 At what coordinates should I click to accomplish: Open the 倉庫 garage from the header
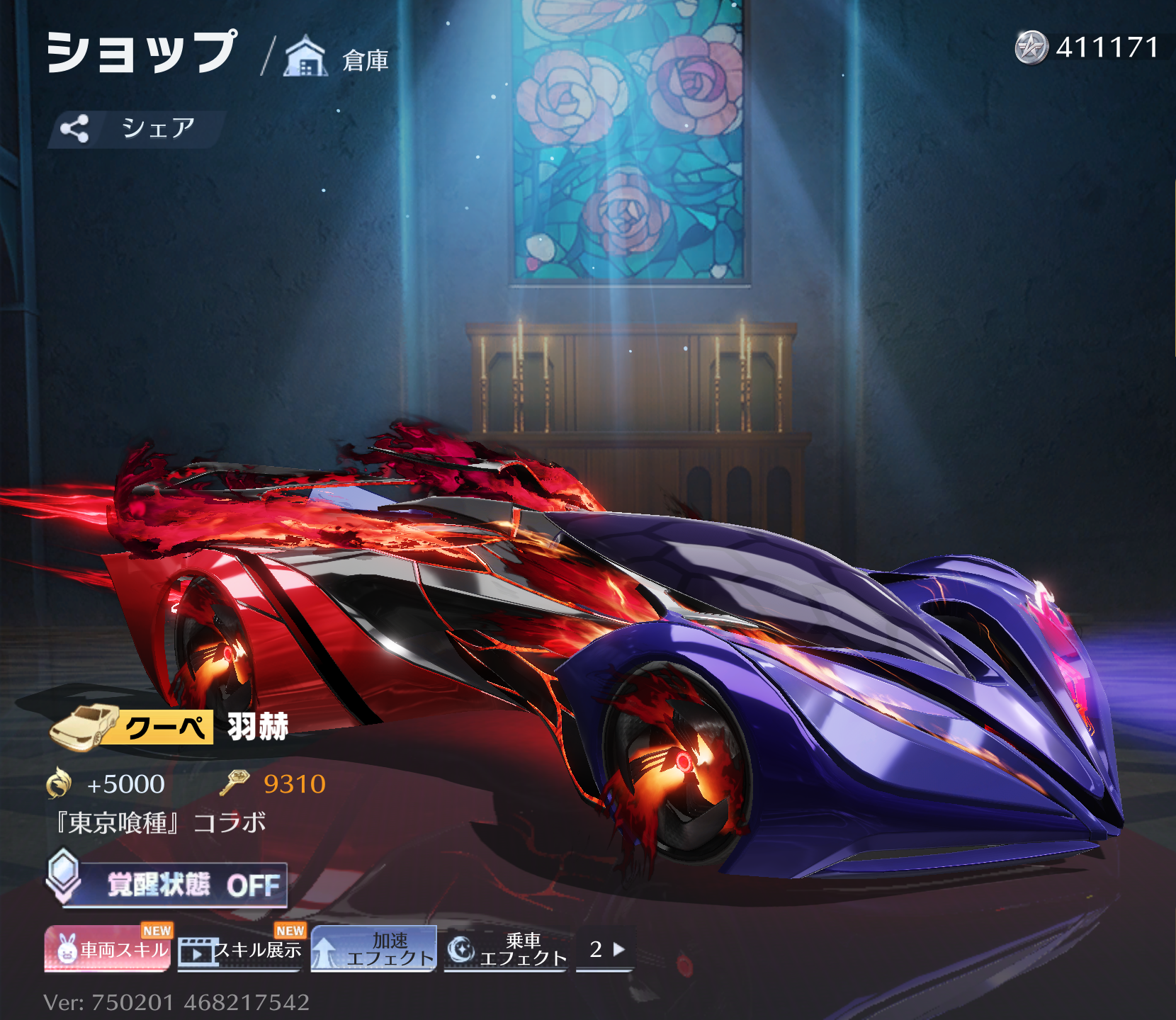pyautogui.click(x=337, y=58)
